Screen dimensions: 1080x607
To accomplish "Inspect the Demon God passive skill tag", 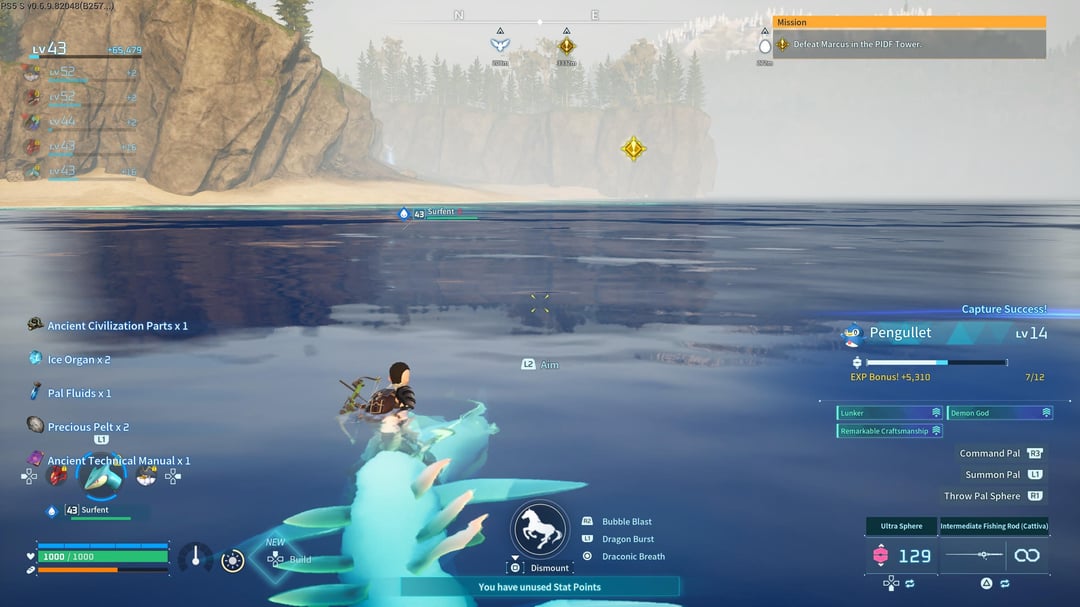I will point(999,412).
